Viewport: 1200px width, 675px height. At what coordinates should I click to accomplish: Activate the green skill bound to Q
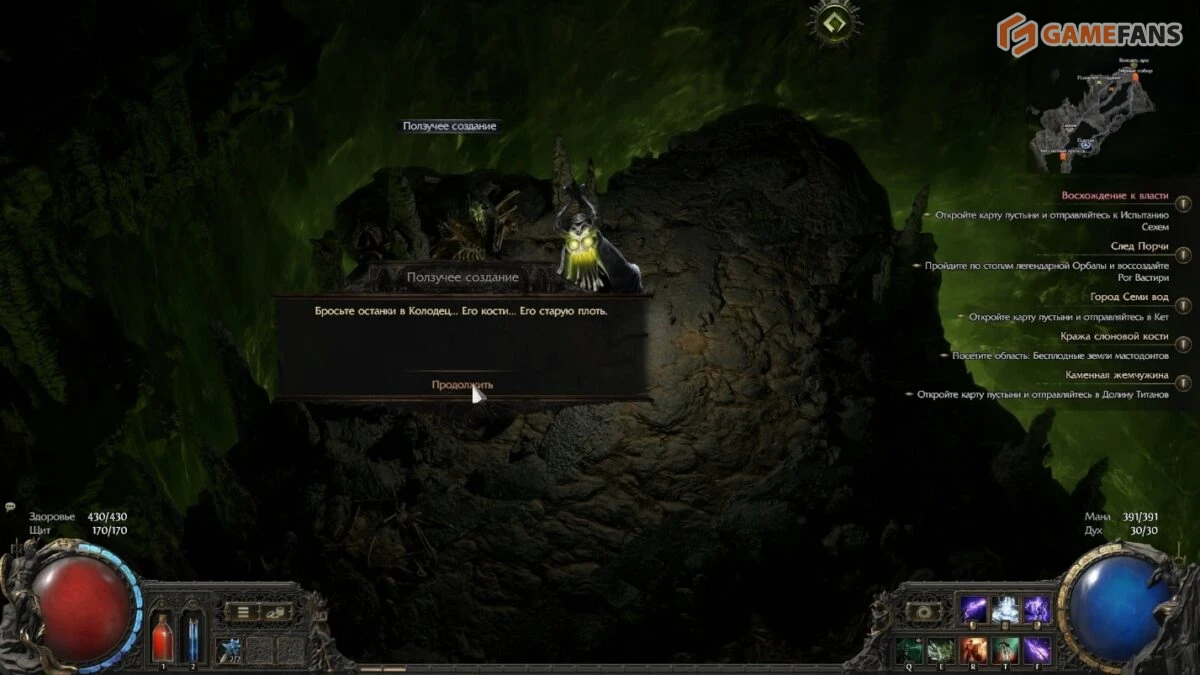(909, 650)
